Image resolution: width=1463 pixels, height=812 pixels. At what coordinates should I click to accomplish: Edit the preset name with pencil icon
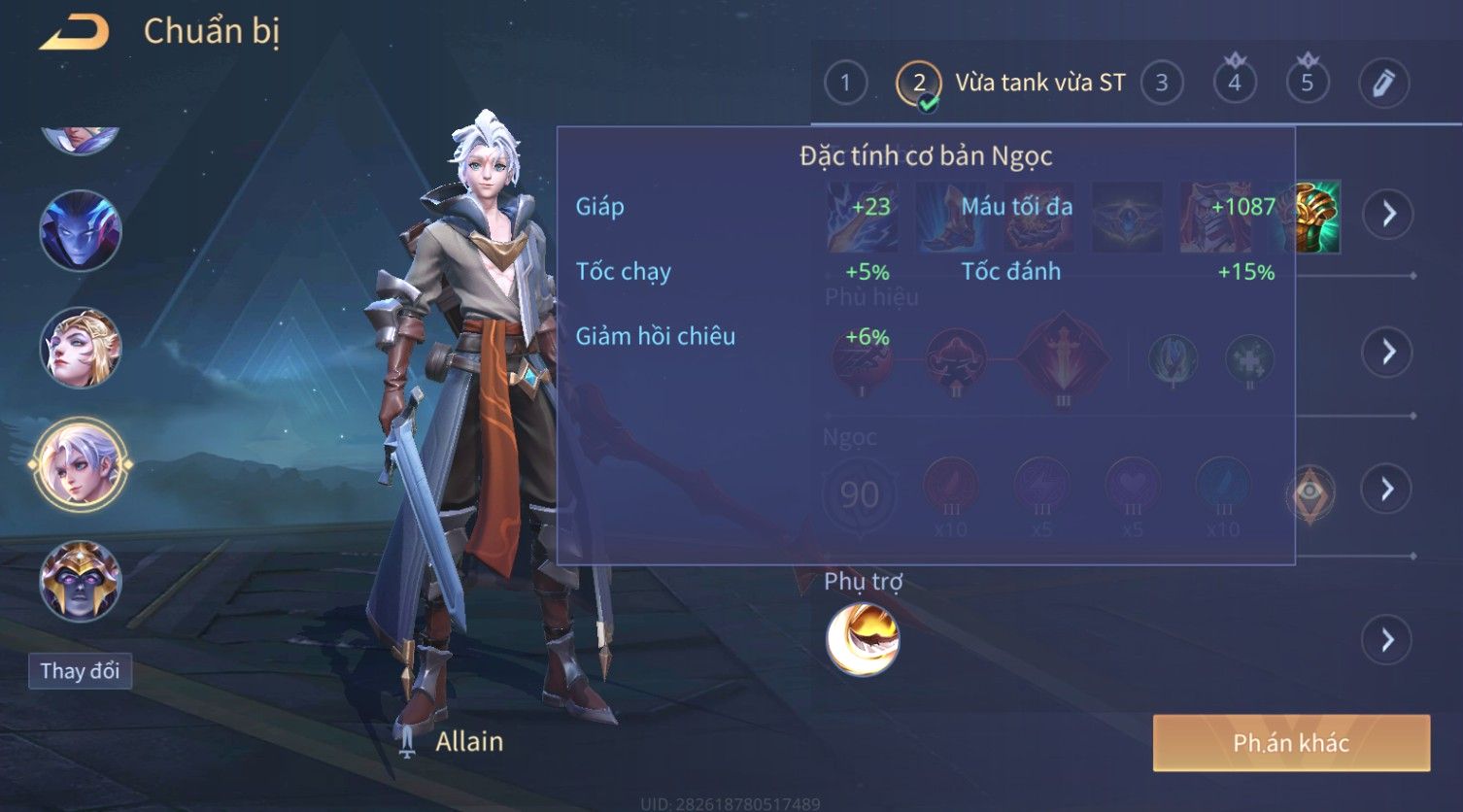(x=1383, y=83)
